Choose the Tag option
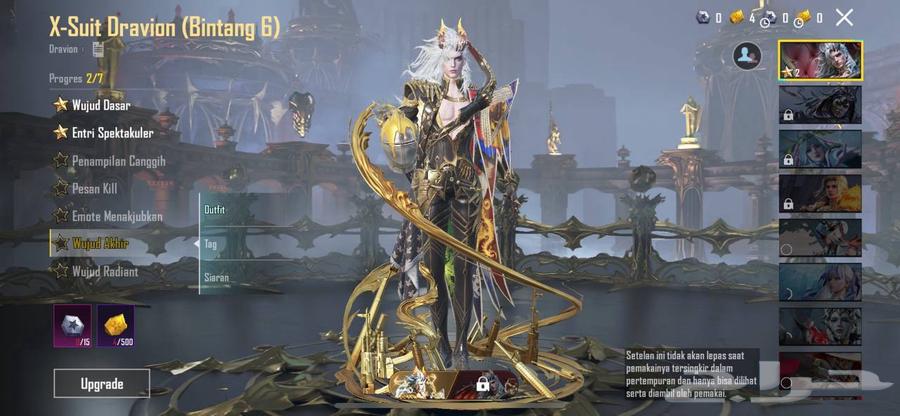The height and width of the screenshot is (416, 900). (211, 243)
